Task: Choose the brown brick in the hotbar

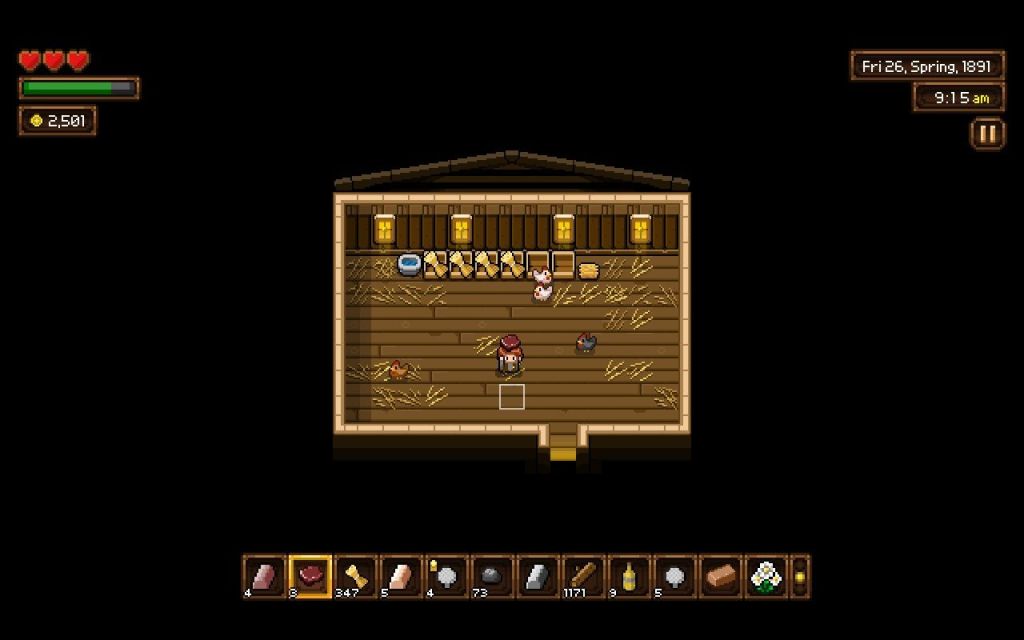Action: pyautogui.click(x=721, y=576)
